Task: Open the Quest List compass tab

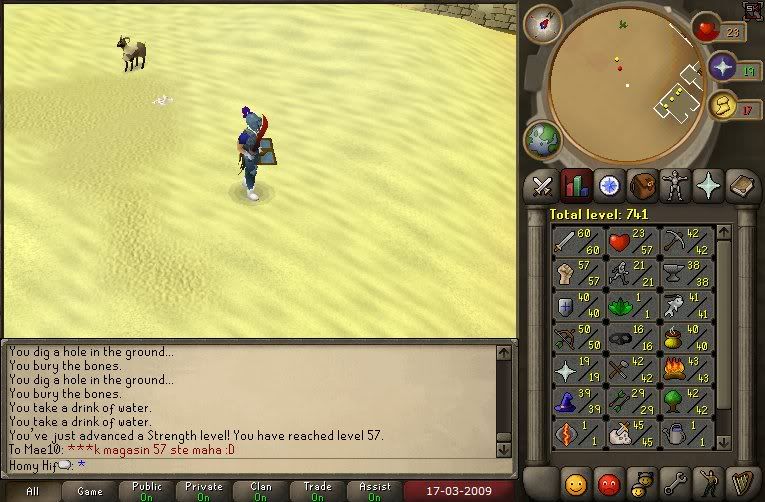Action: point(609,186)
